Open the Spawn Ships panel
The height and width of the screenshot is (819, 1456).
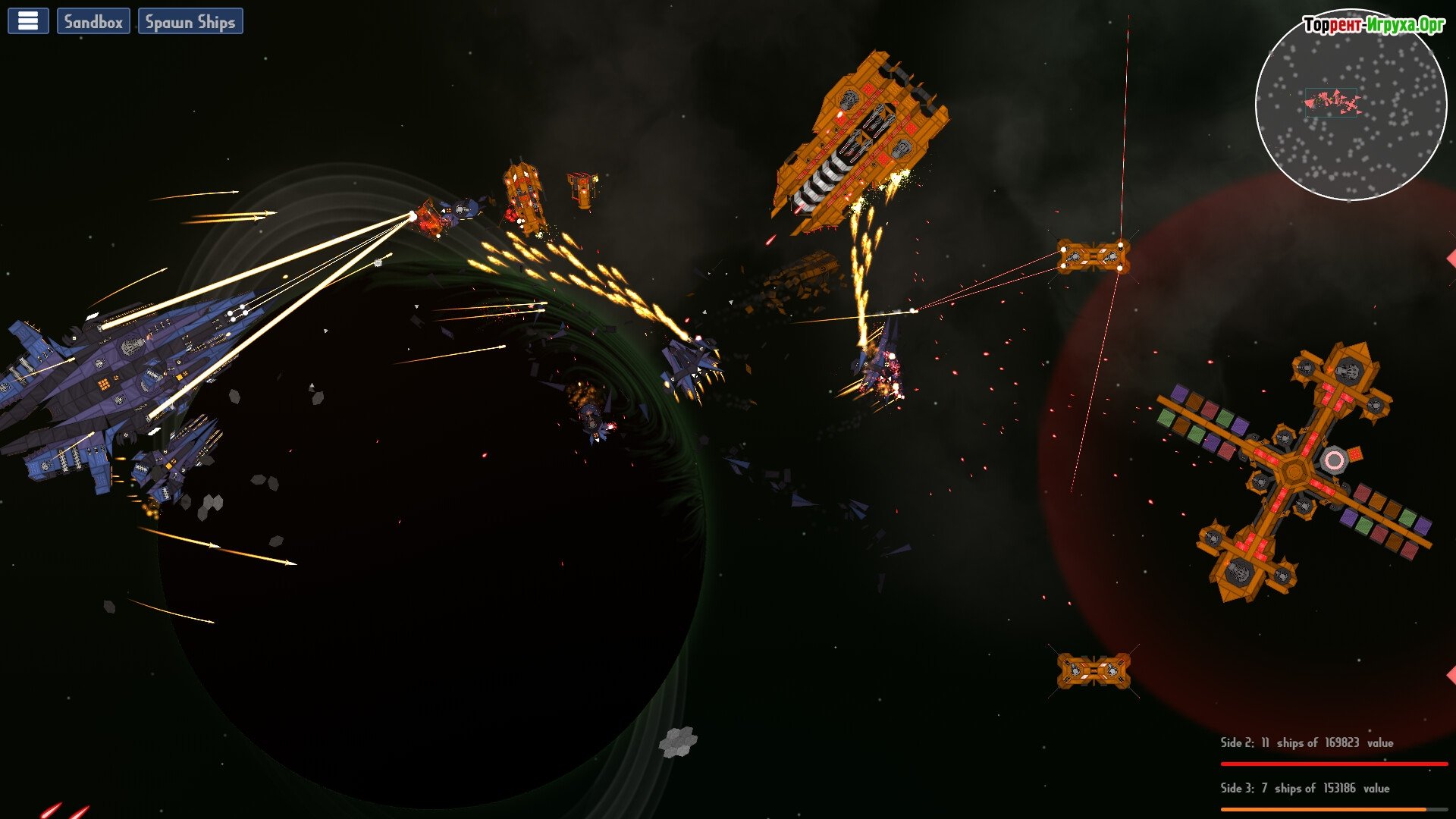(190, 21)
